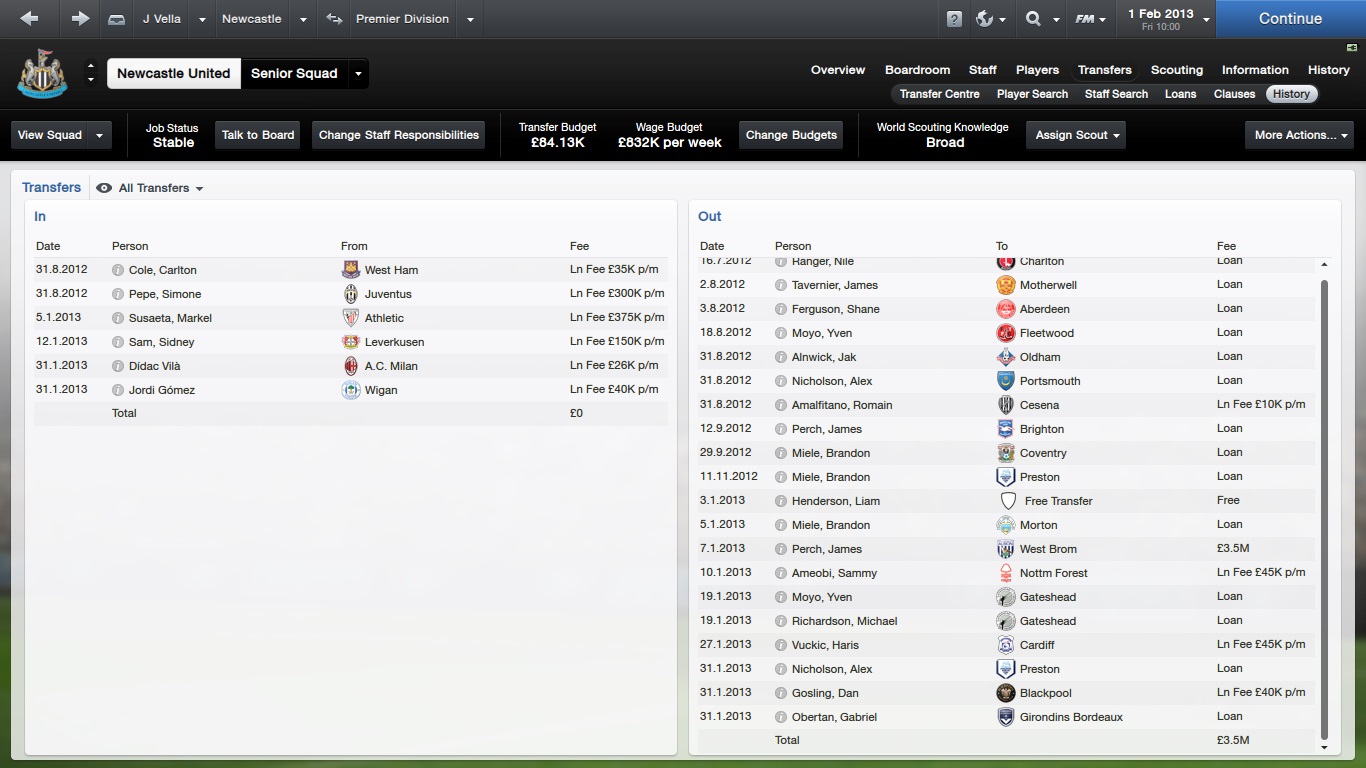
Task: Select the Loans tab
Action: coord(1180,94)
